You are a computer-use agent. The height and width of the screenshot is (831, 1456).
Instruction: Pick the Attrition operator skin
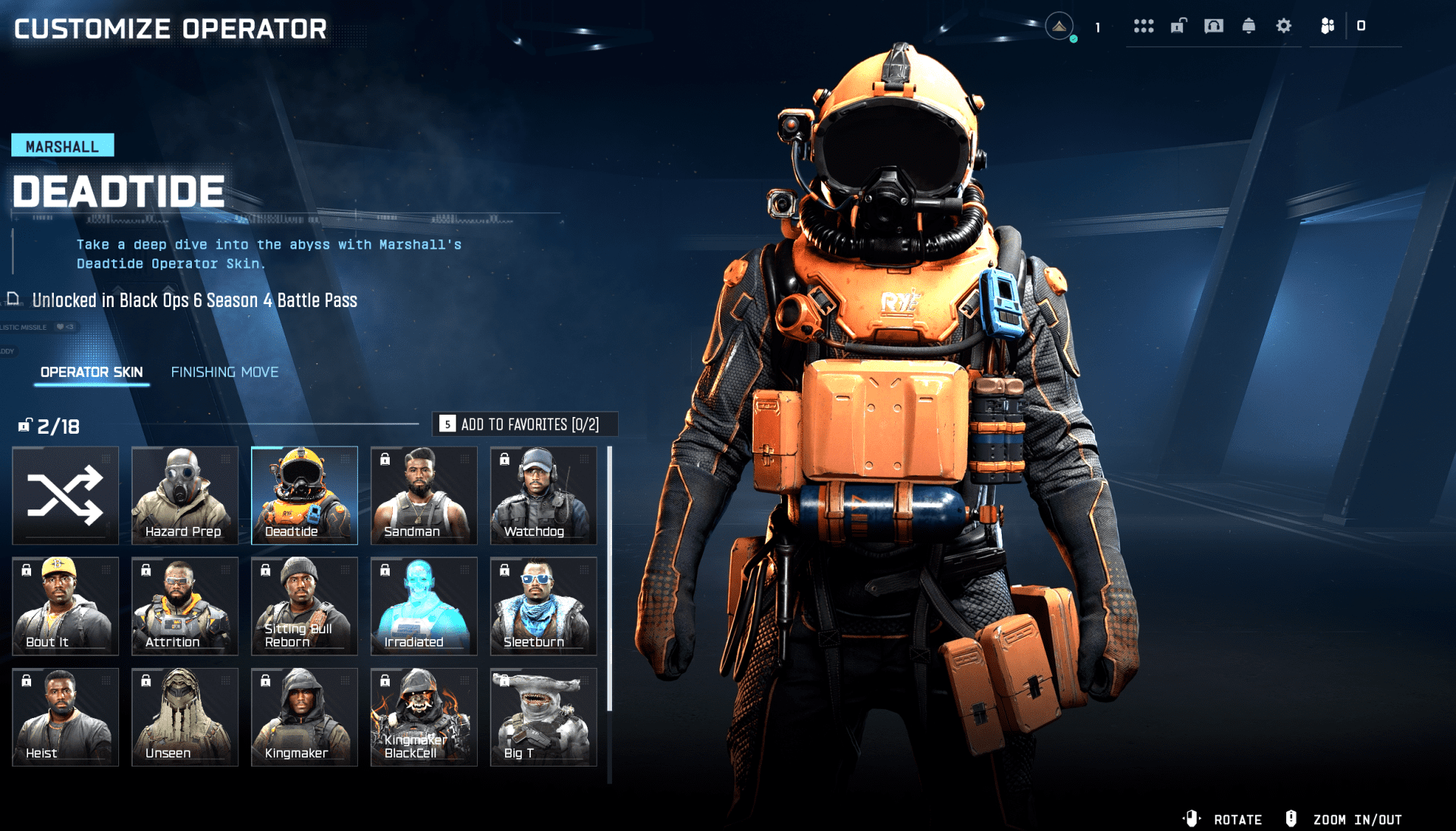(x=184, y=606)
